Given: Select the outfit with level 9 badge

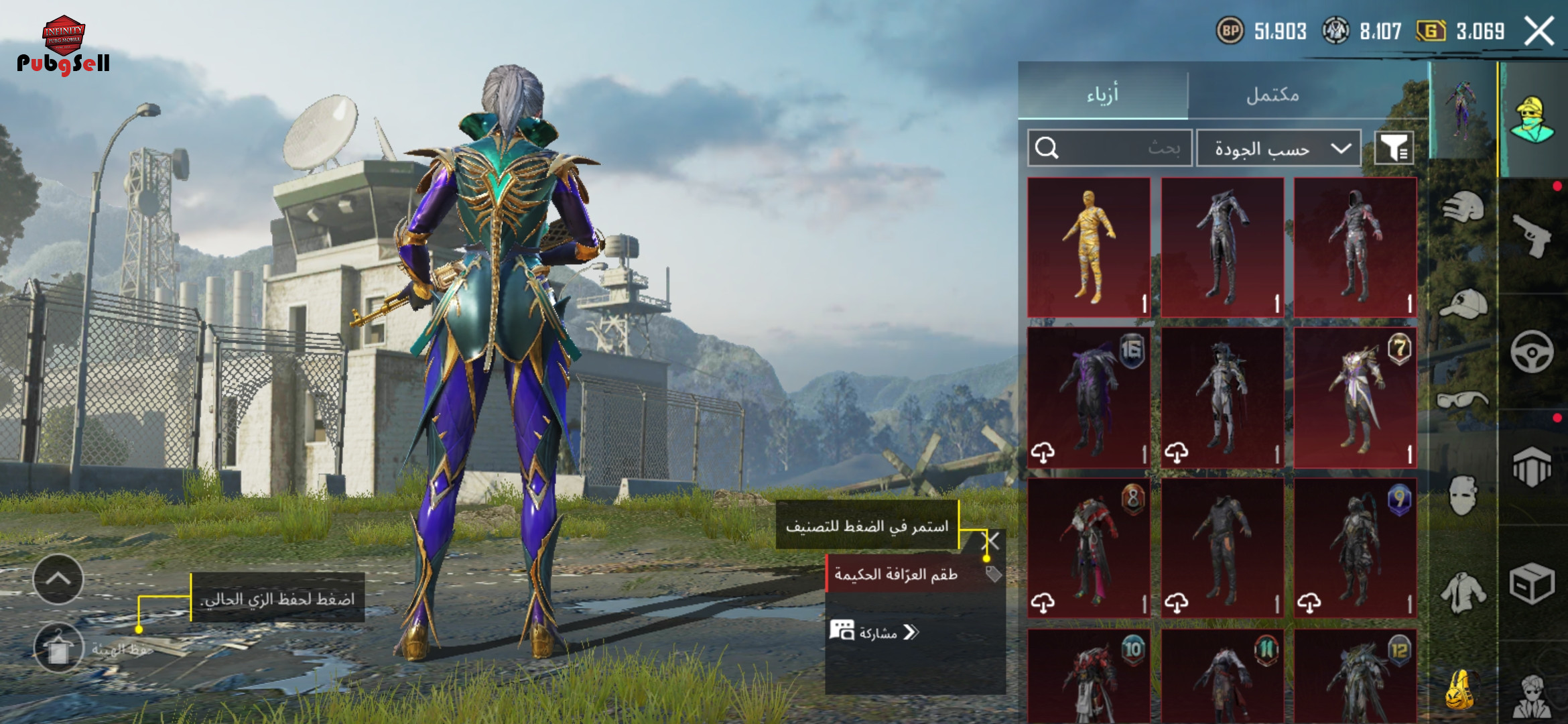Looking at the screenshot, I should tap(1355, 548).
